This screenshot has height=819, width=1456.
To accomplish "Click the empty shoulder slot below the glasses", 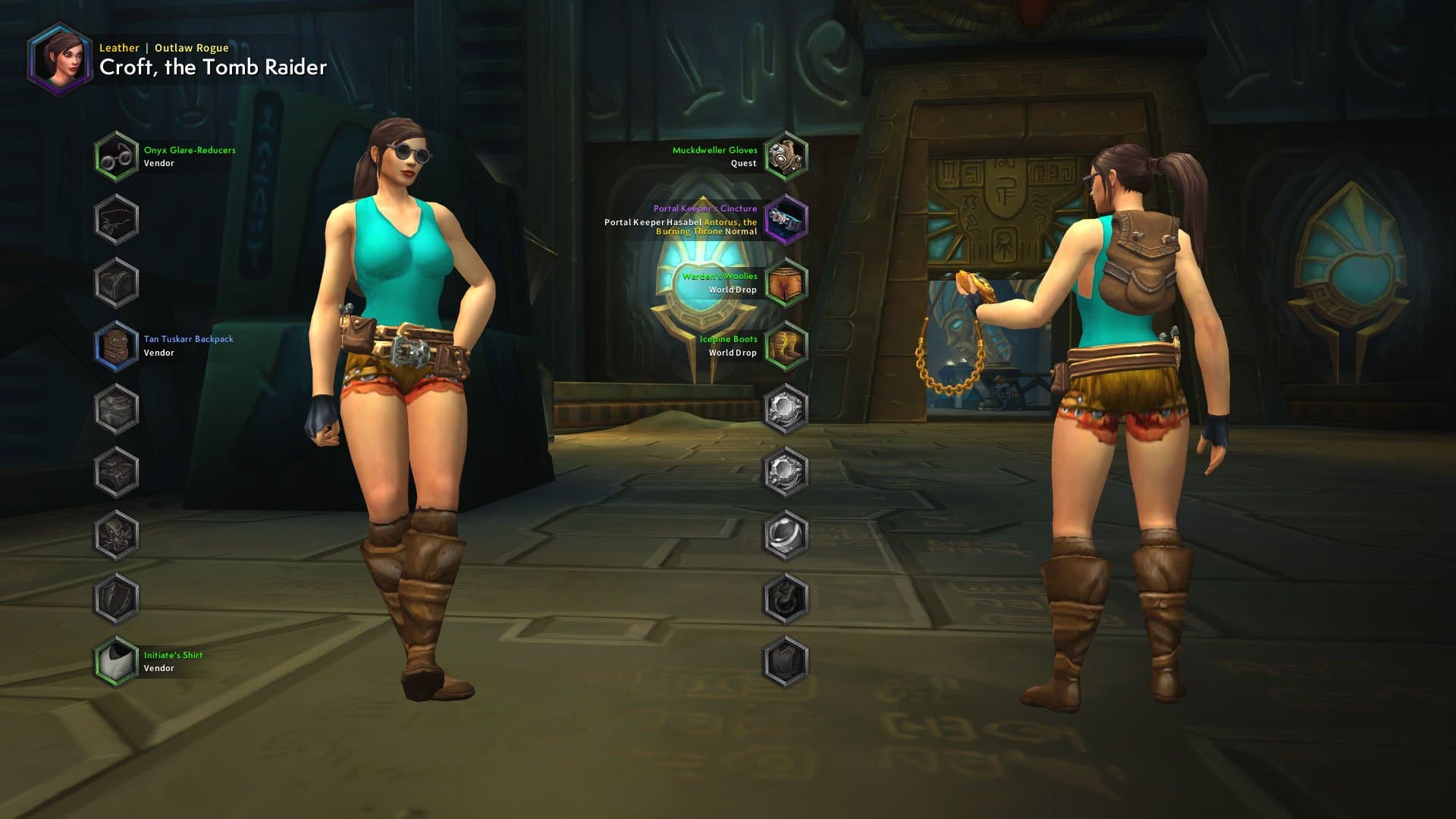I will [x=118, y=218].
